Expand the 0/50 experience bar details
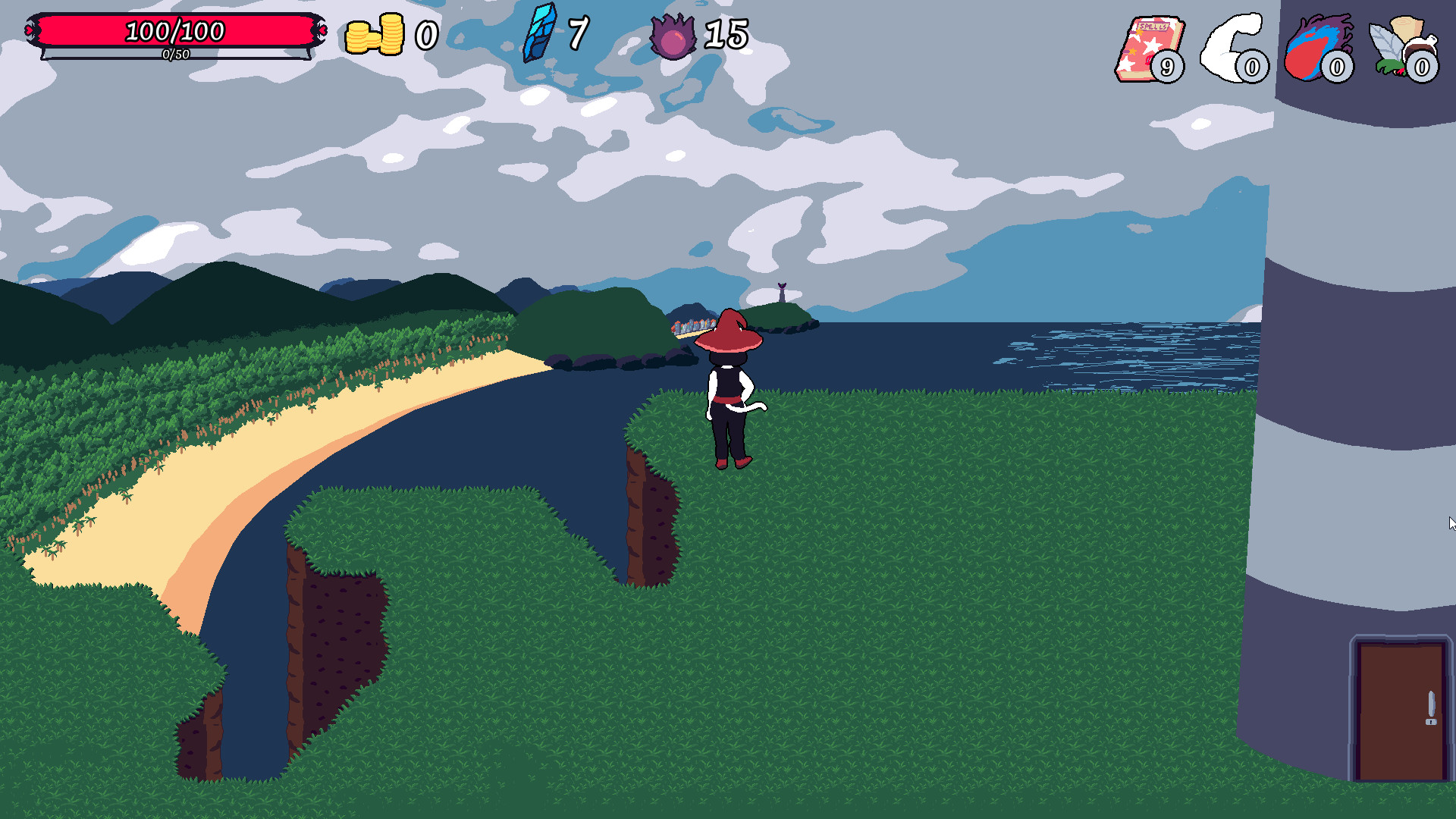 click(174, 55)
